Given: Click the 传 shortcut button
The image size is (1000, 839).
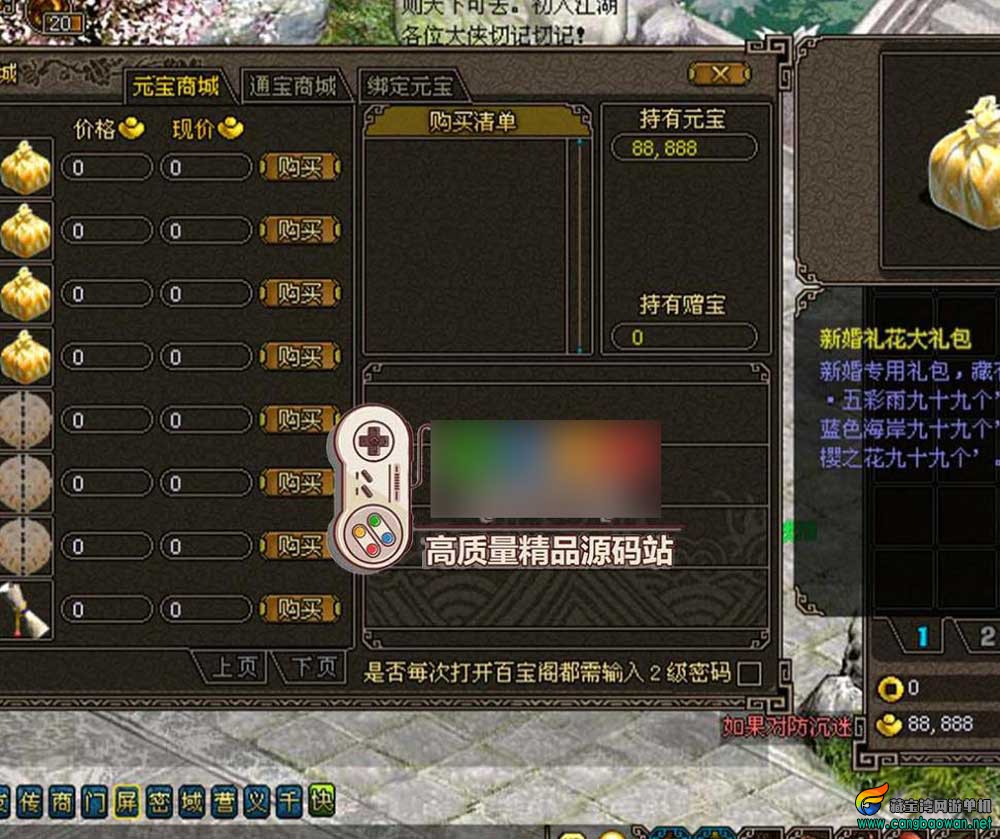Looking at the screenshot, I should click(30, 801).
